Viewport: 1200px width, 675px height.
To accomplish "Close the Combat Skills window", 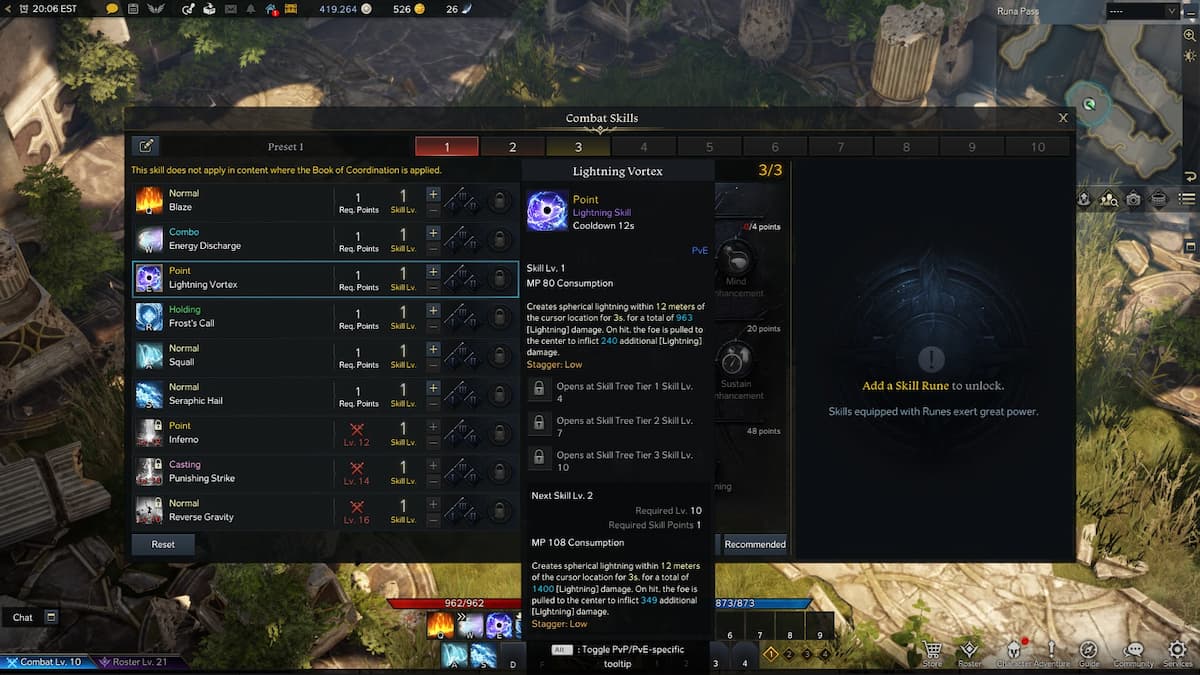I will tap(1063, 118).
